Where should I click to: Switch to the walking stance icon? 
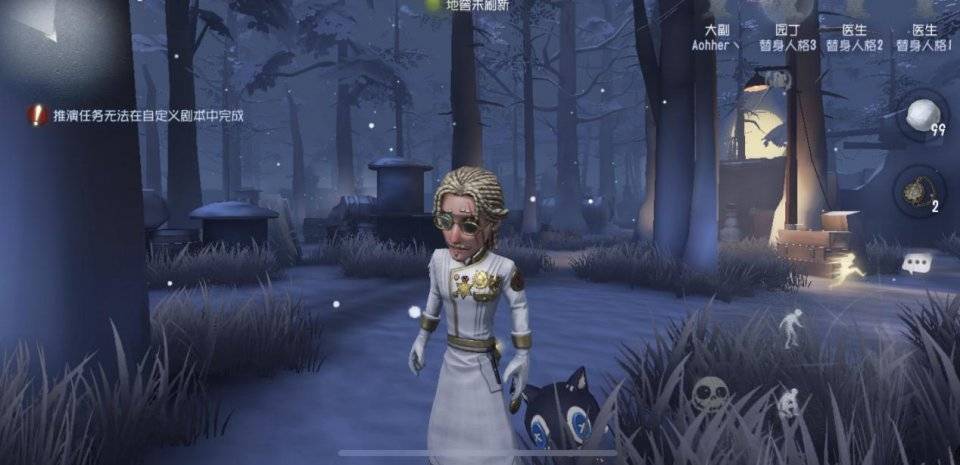click(791, 327)
